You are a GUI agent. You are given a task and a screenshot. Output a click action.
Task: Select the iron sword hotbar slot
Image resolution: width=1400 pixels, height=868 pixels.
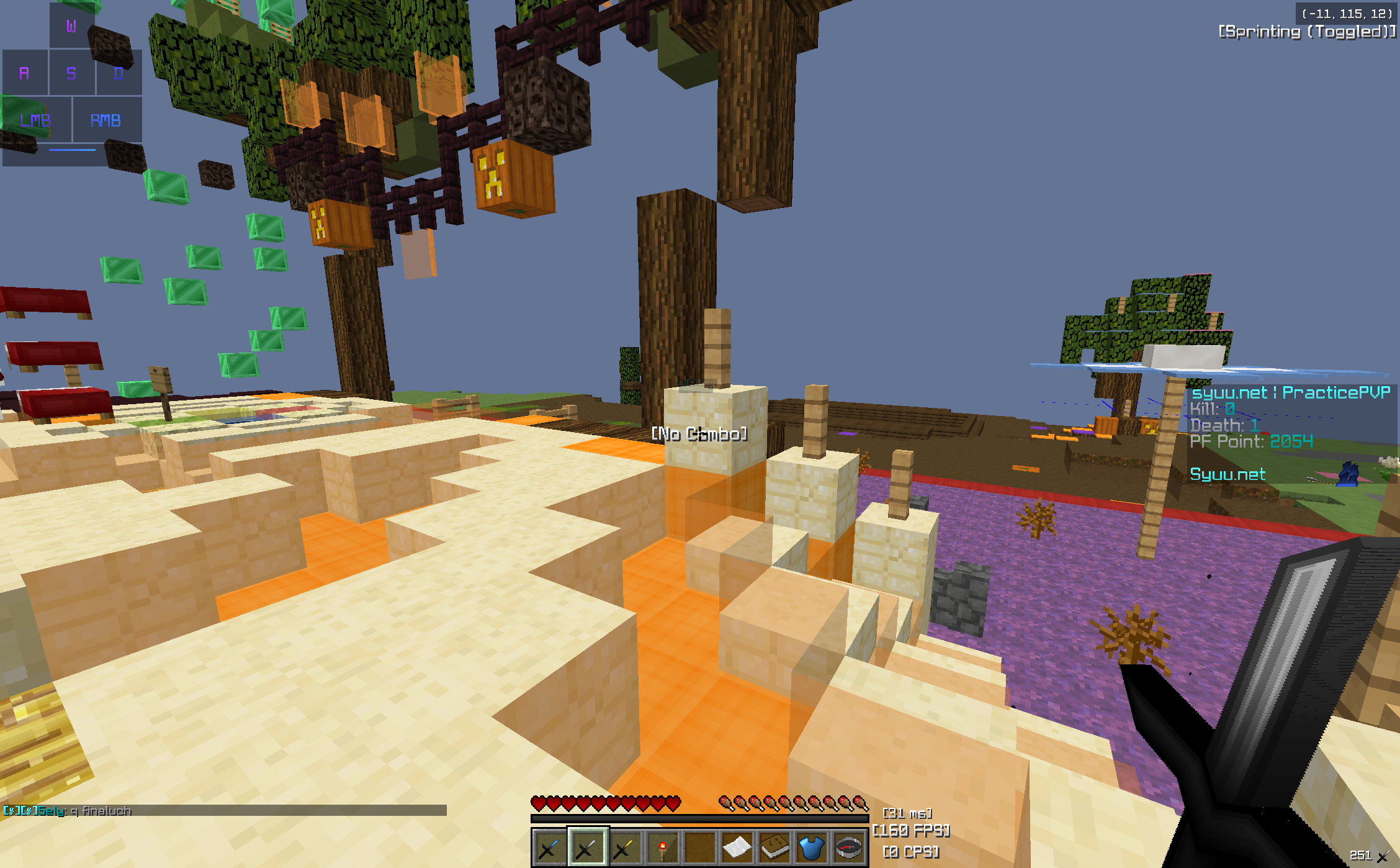(x=587, y=847)
